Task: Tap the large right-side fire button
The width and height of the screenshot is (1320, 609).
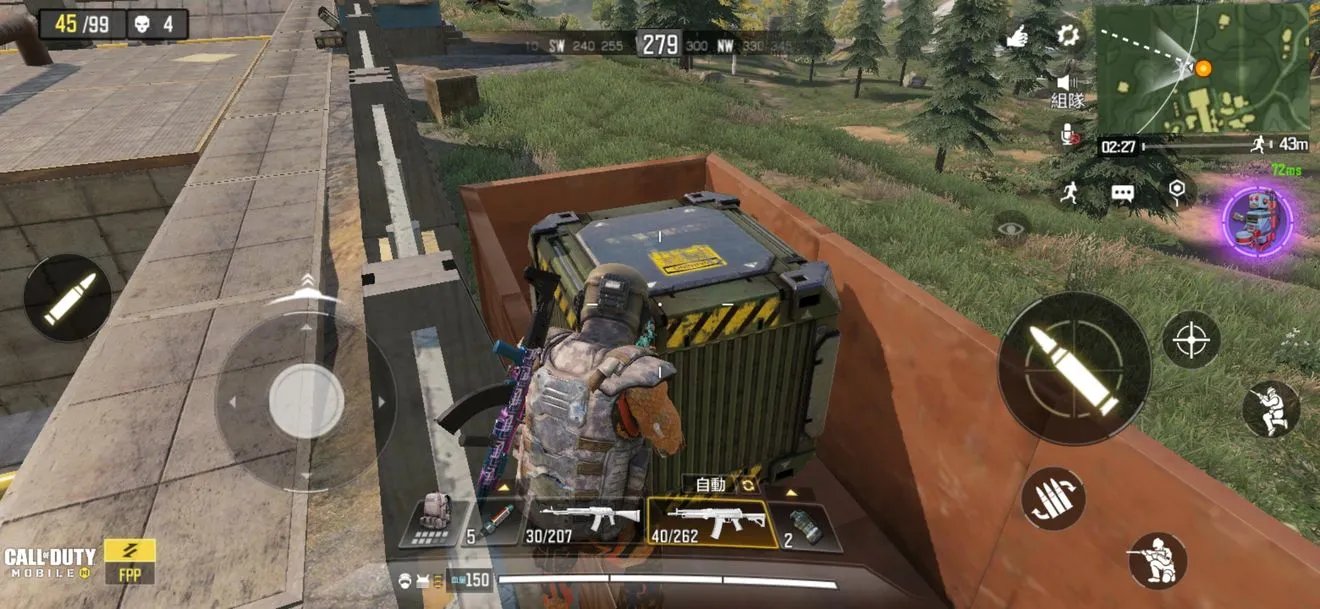Action: coord(1073,369)
